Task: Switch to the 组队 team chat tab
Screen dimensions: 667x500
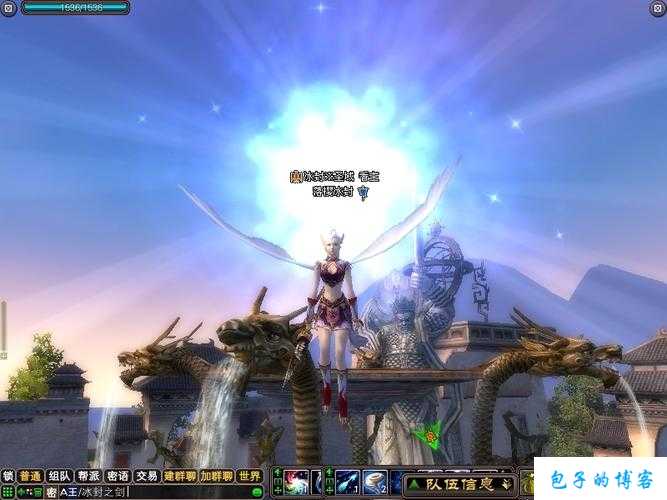Action: pyautogui.click(x=59, y=476)
